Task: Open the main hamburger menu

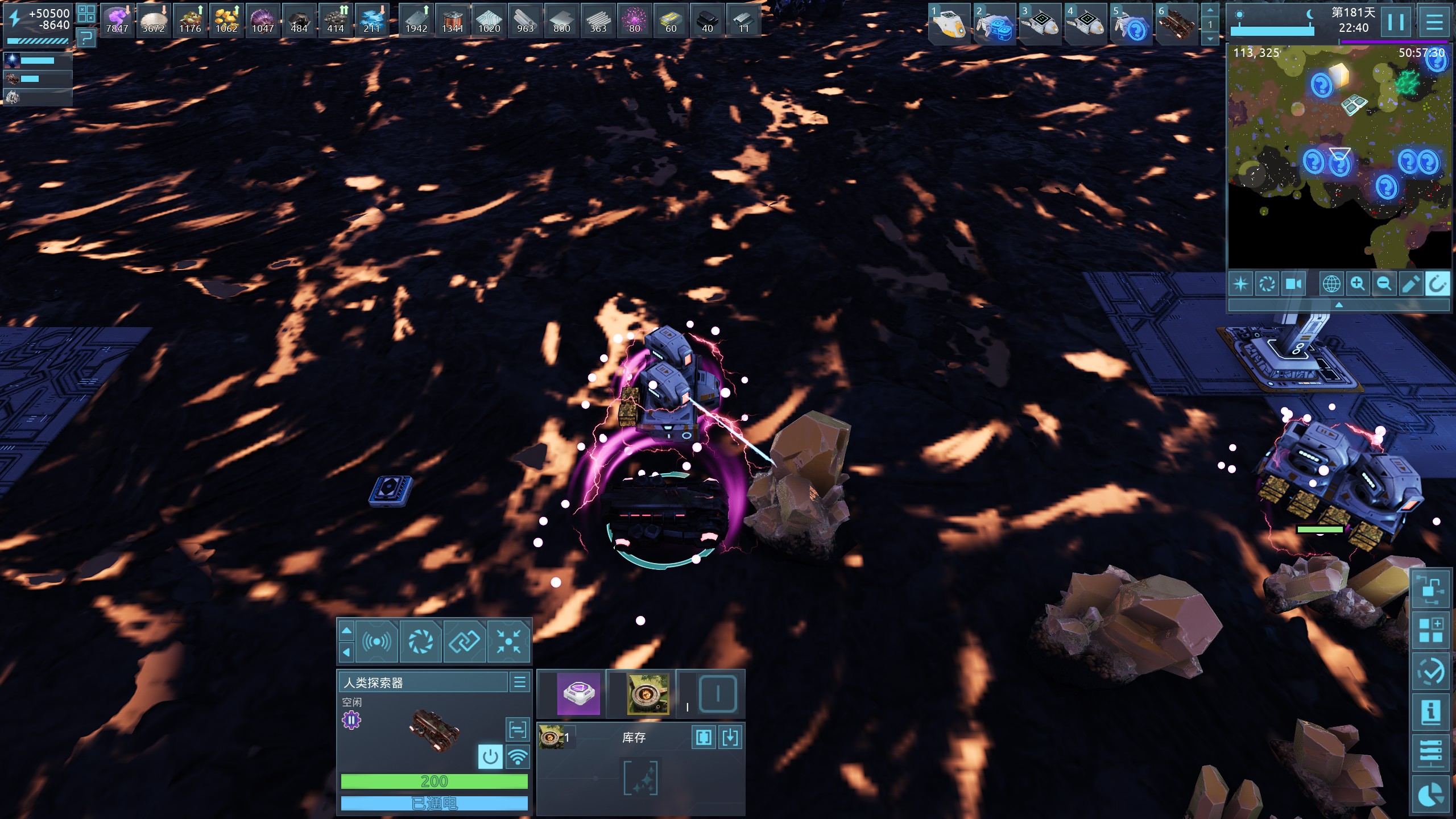Action: 1434,23
